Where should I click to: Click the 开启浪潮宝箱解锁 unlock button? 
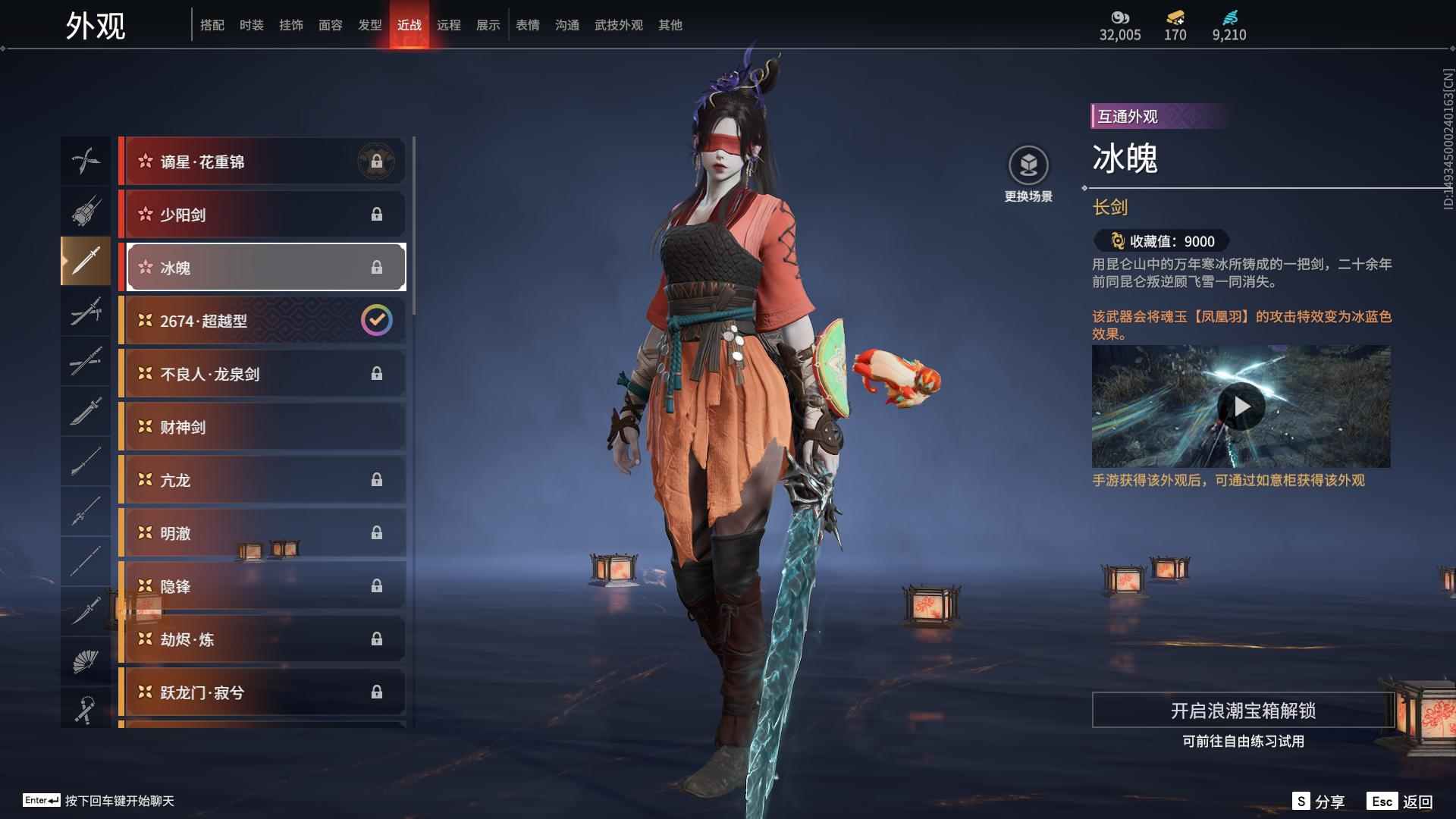pyautogui.click(x=1242, y=711)
